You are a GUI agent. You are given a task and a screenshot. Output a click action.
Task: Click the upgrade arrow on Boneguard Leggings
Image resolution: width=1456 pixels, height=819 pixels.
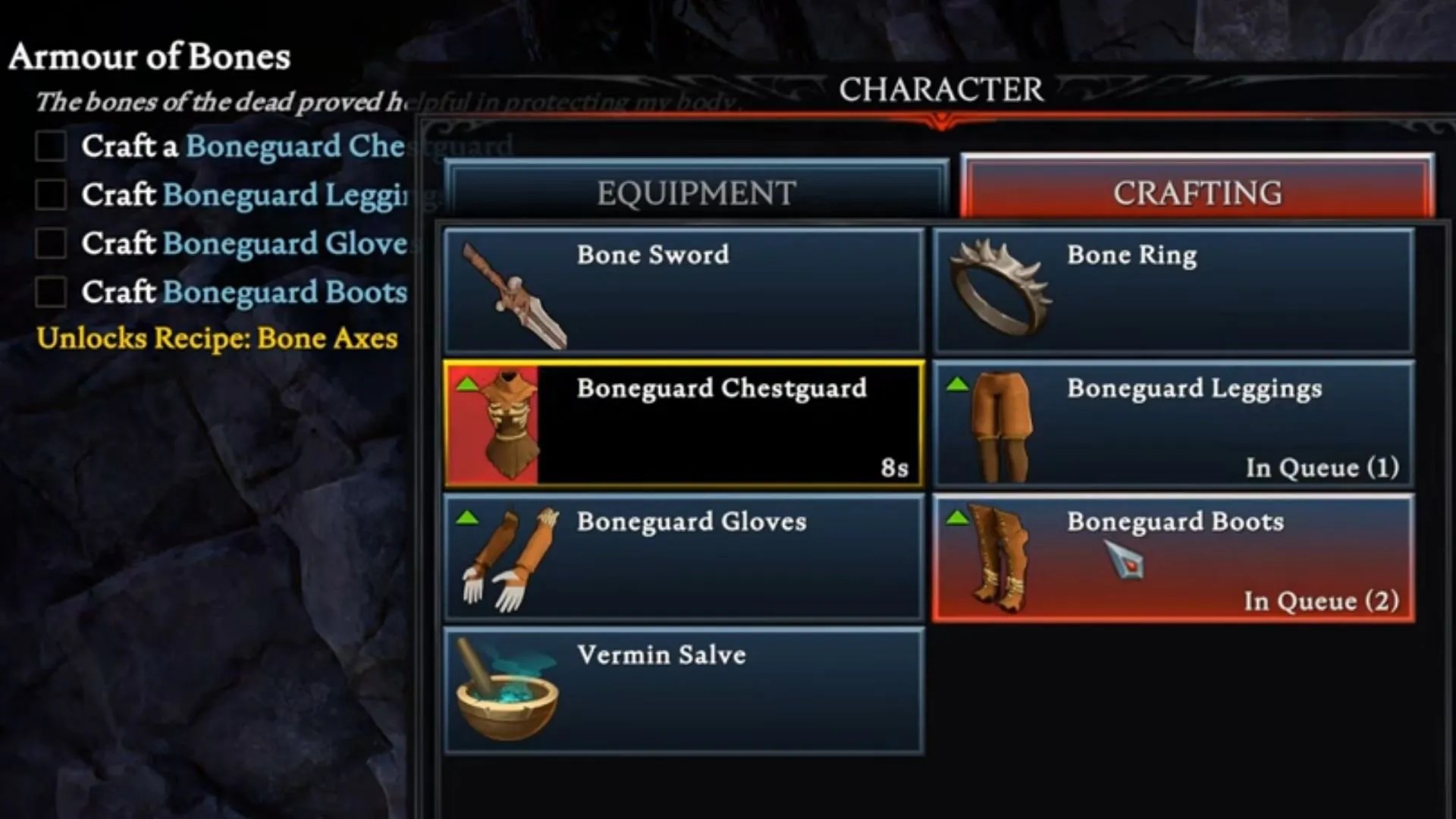coord(959,384)
